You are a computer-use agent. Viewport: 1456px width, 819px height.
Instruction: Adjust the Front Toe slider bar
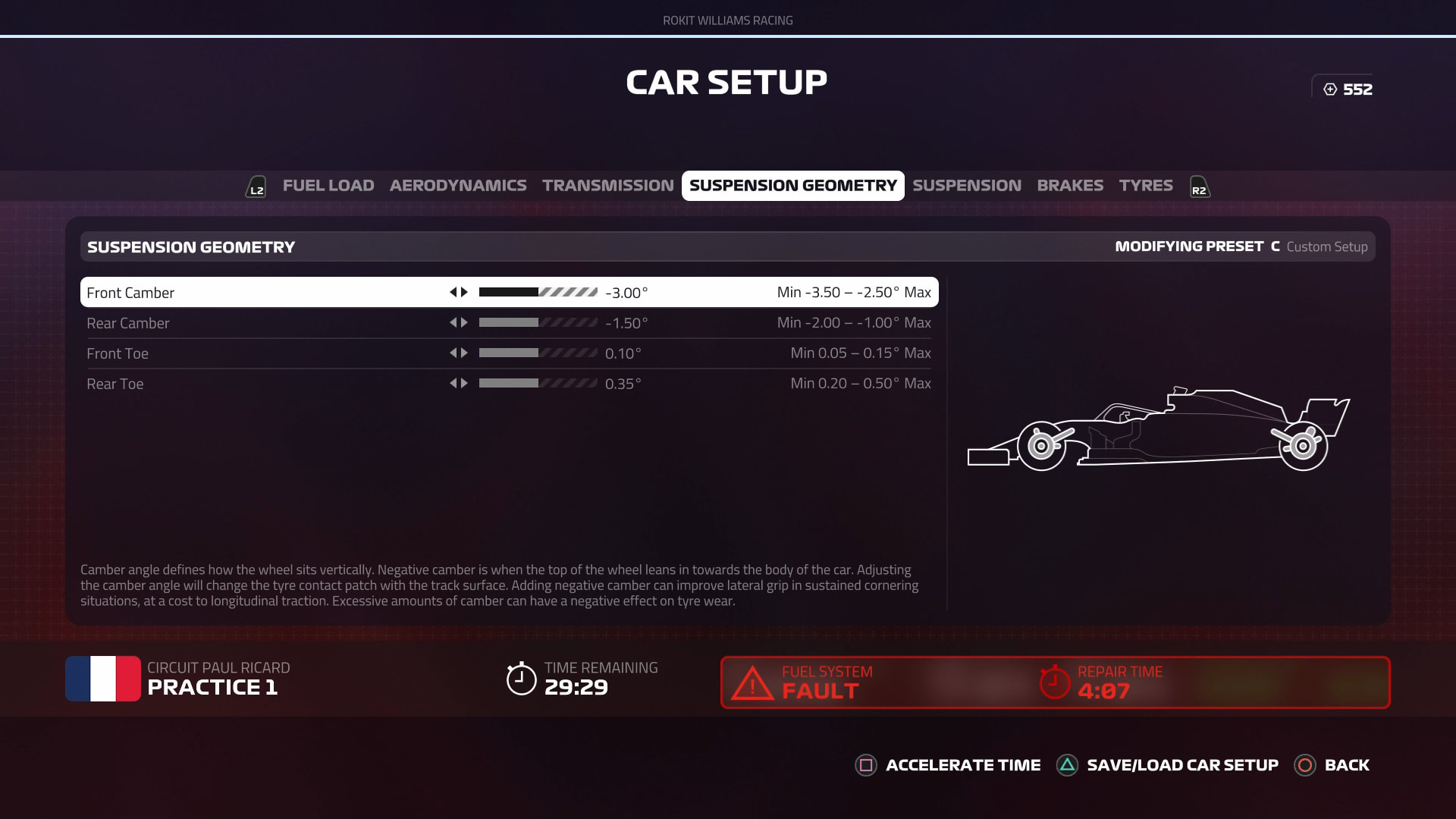538,353
